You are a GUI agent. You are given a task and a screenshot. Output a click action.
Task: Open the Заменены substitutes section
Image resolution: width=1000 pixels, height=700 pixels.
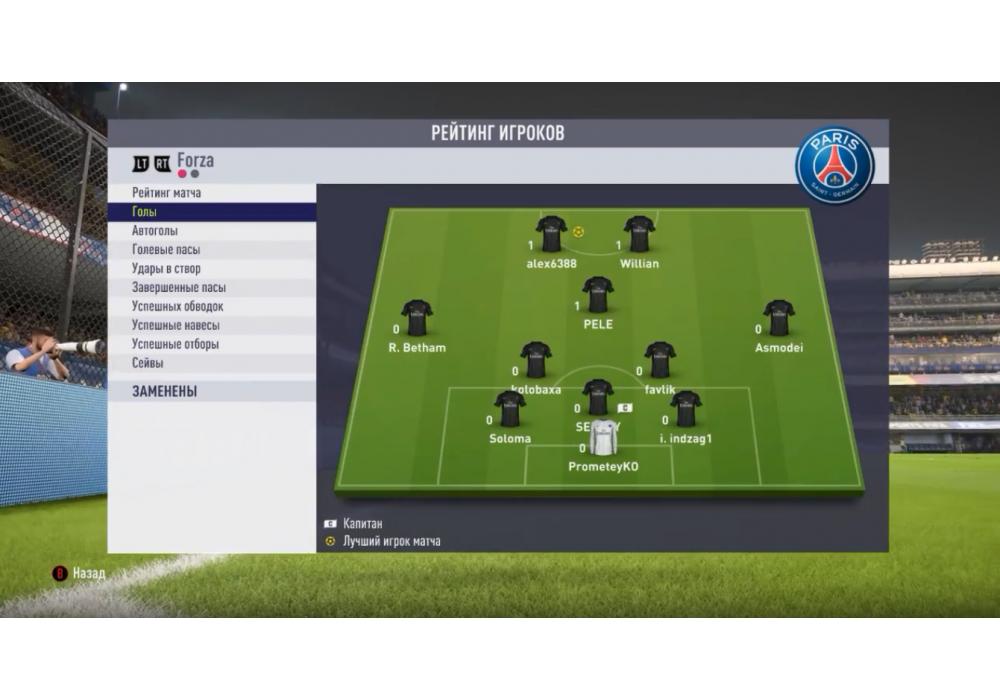pyautogui.click(x=212, y=392)
